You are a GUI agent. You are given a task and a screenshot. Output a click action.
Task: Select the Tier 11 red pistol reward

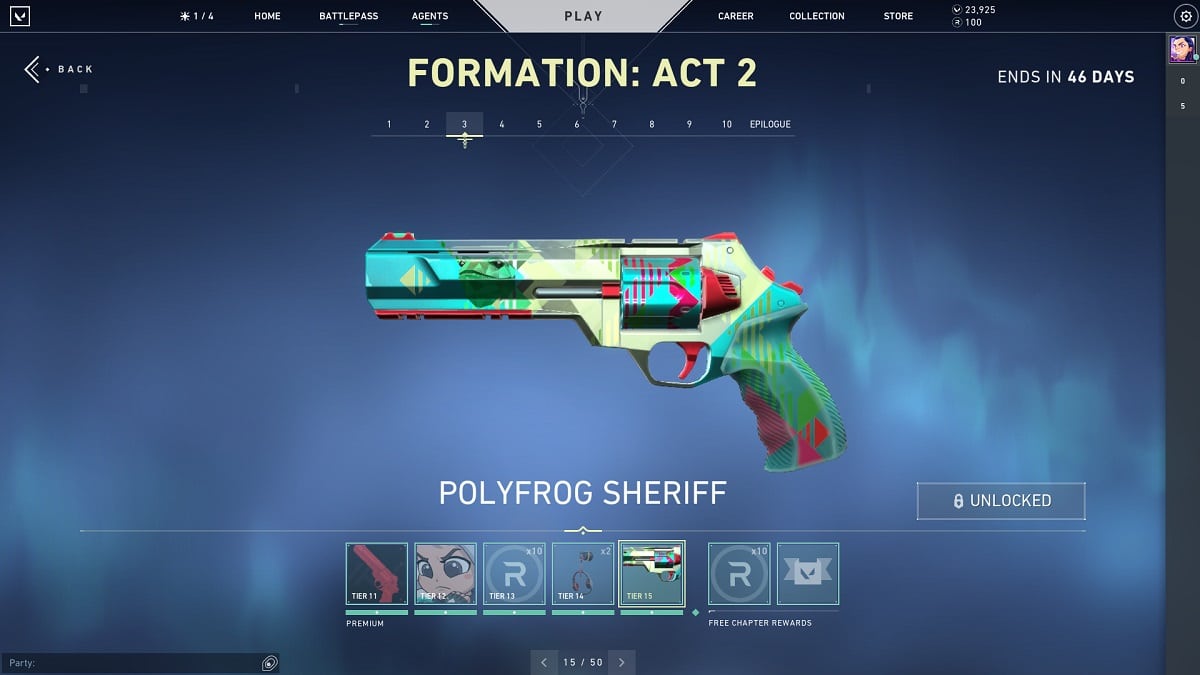point(377,574)
